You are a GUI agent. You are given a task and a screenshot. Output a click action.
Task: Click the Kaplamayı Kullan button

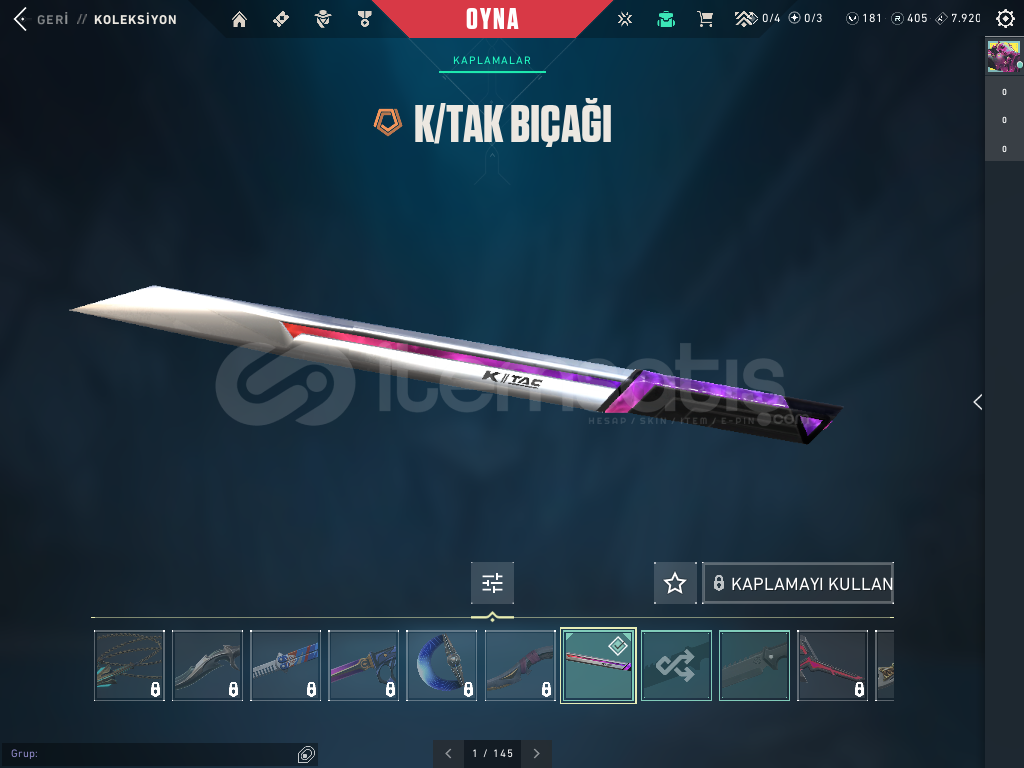[x=798, y=583]
